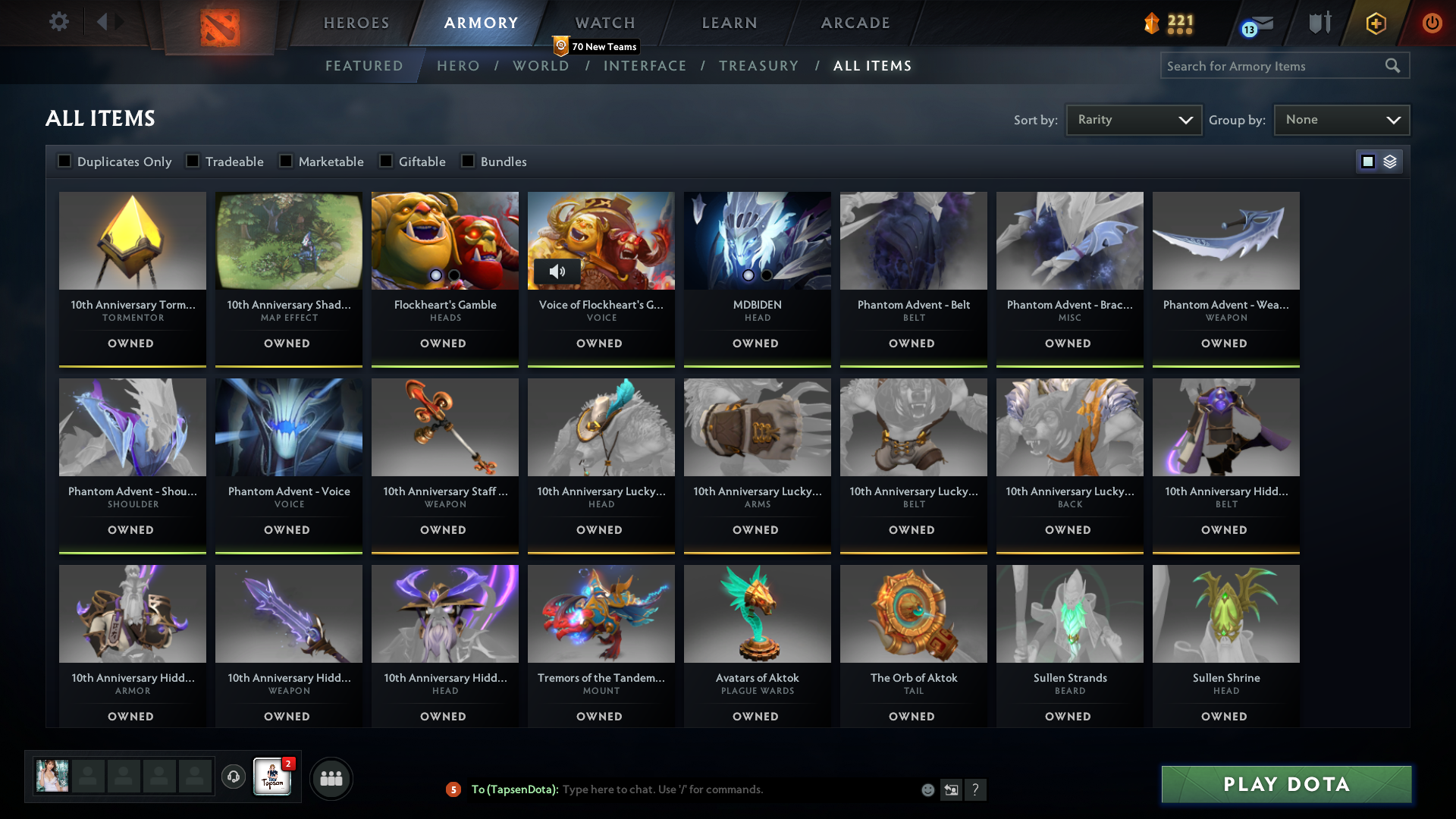
Task: Open the settings gear icon
Action: click(x=59, y=22)
